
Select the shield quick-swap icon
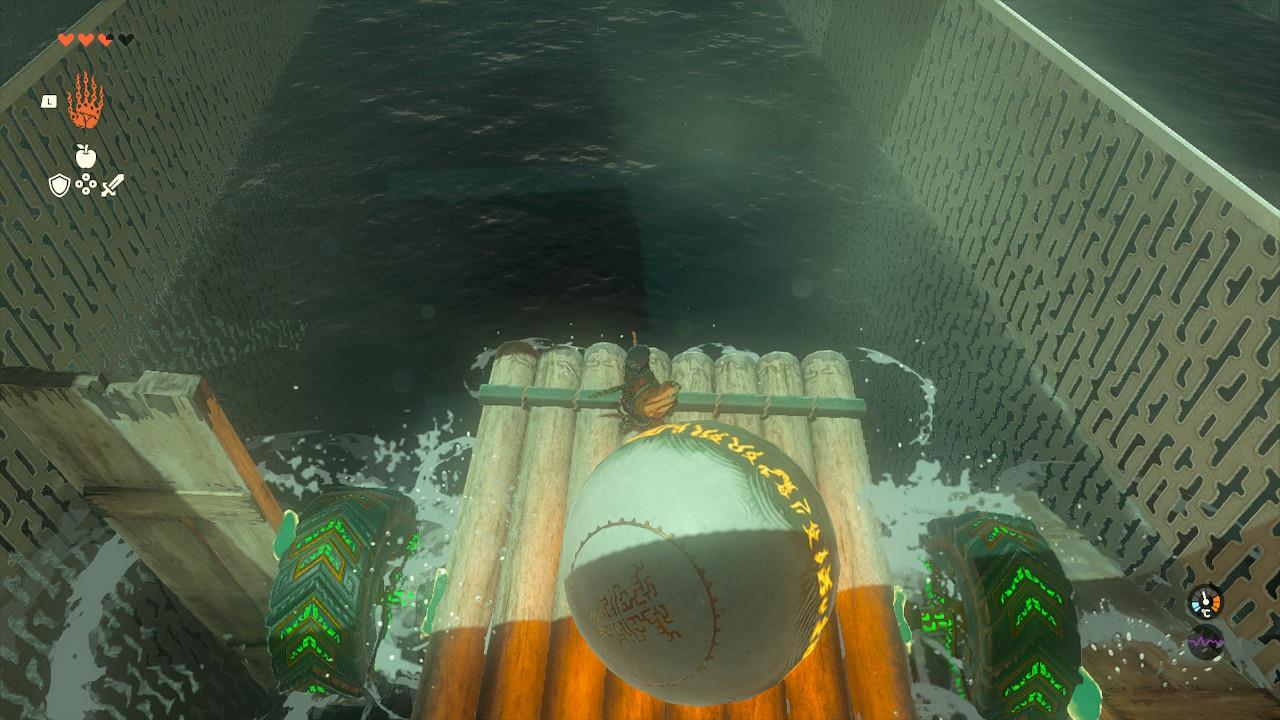click(60, 185)
